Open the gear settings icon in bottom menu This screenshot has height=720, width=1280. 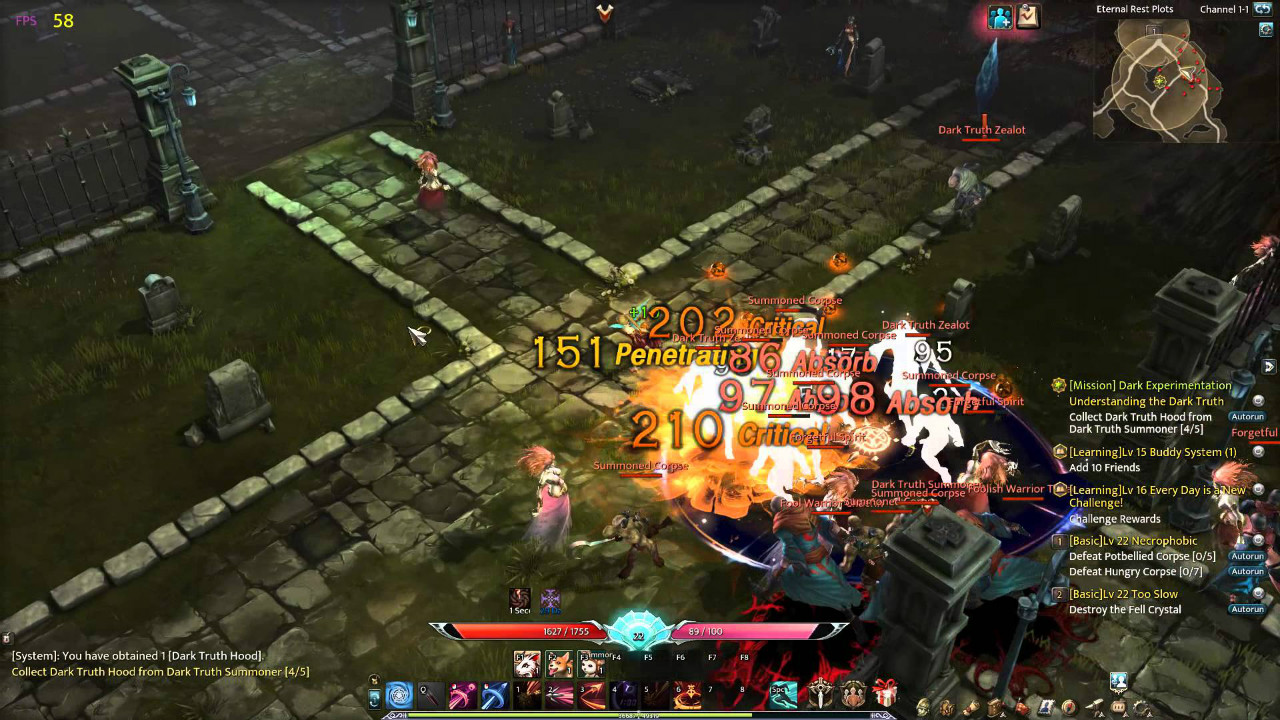(x=1142, y=708)
